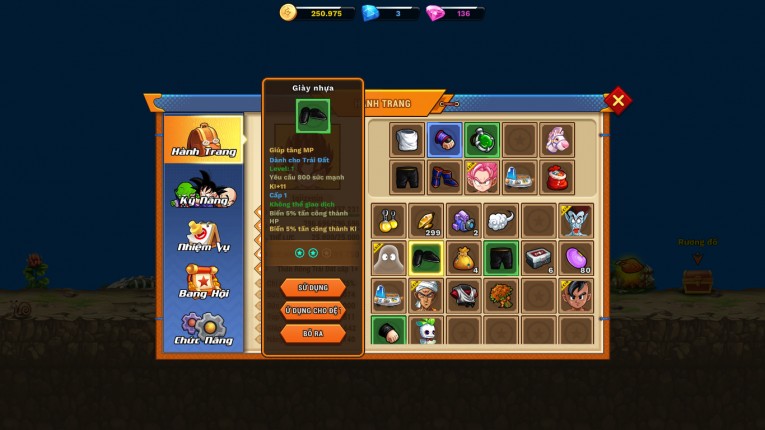The height and width of the screenshot is (430, 765).
Task: Select the white flying cloud item
Action: click(x=501, y=221)
